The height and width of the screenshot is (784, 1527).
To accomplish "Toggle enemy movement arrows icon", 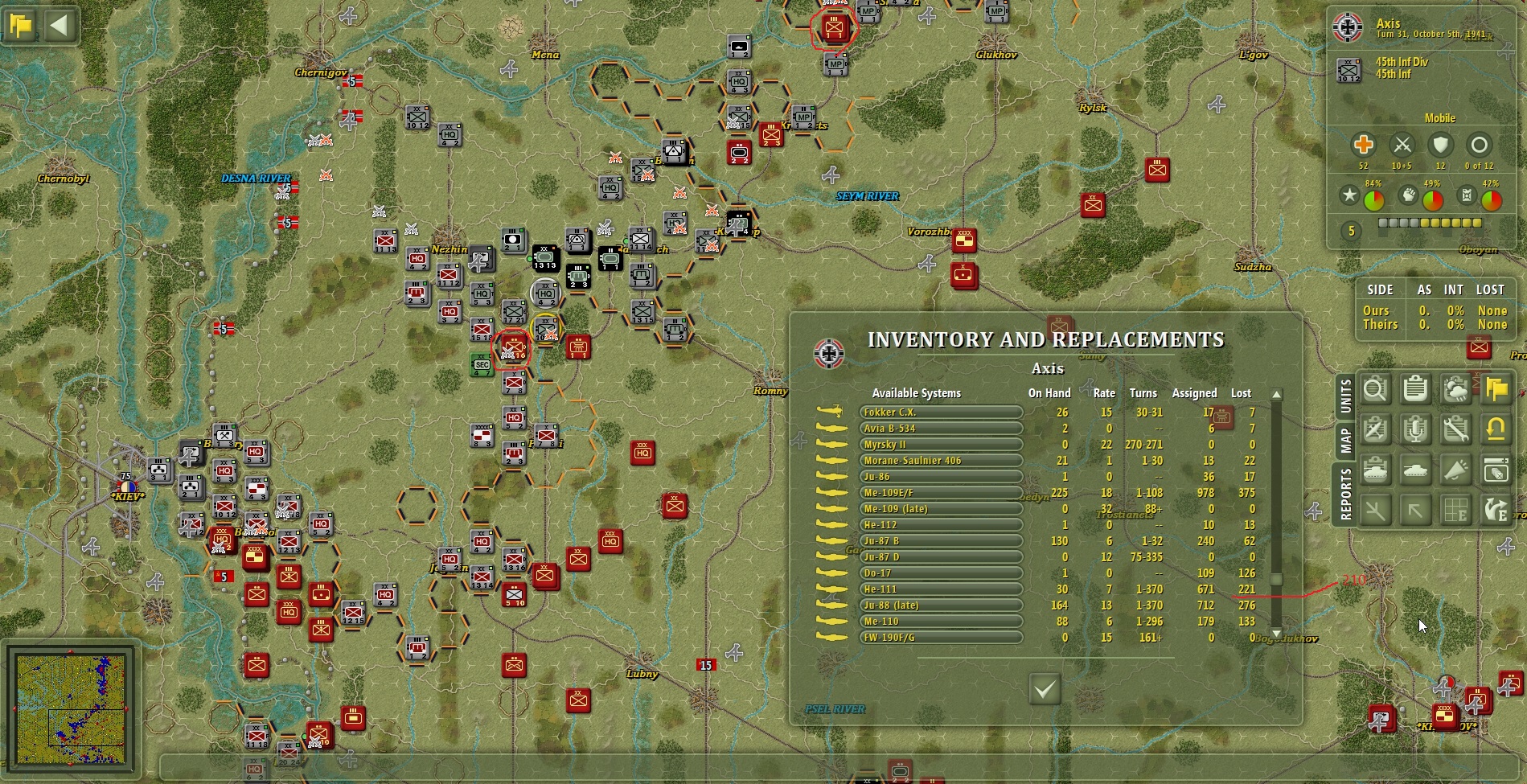I will point(1496,511).
